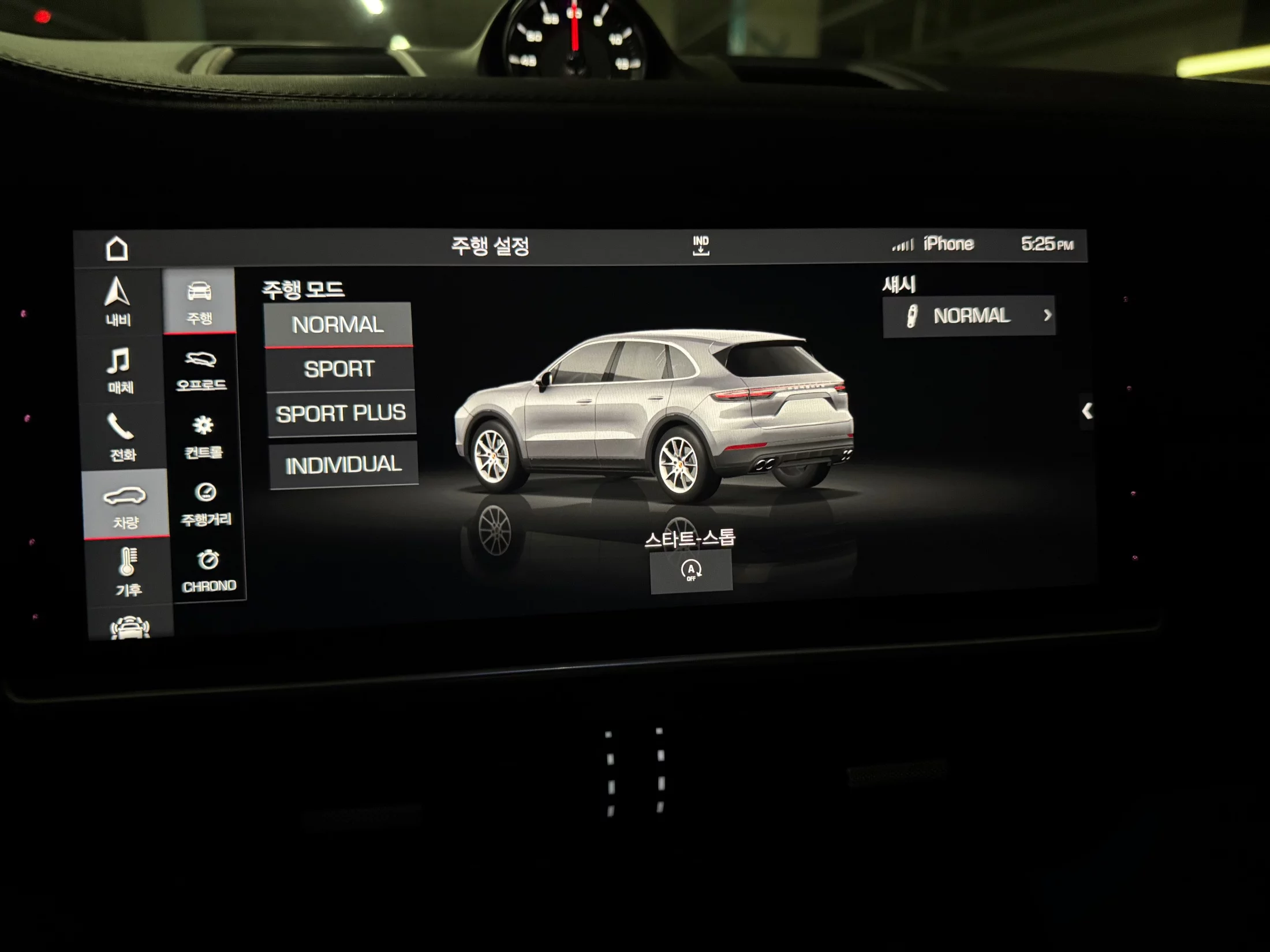Switch to the 오프로드 off-road tab
Screen dimensions: 1270x952
[201, 369]
